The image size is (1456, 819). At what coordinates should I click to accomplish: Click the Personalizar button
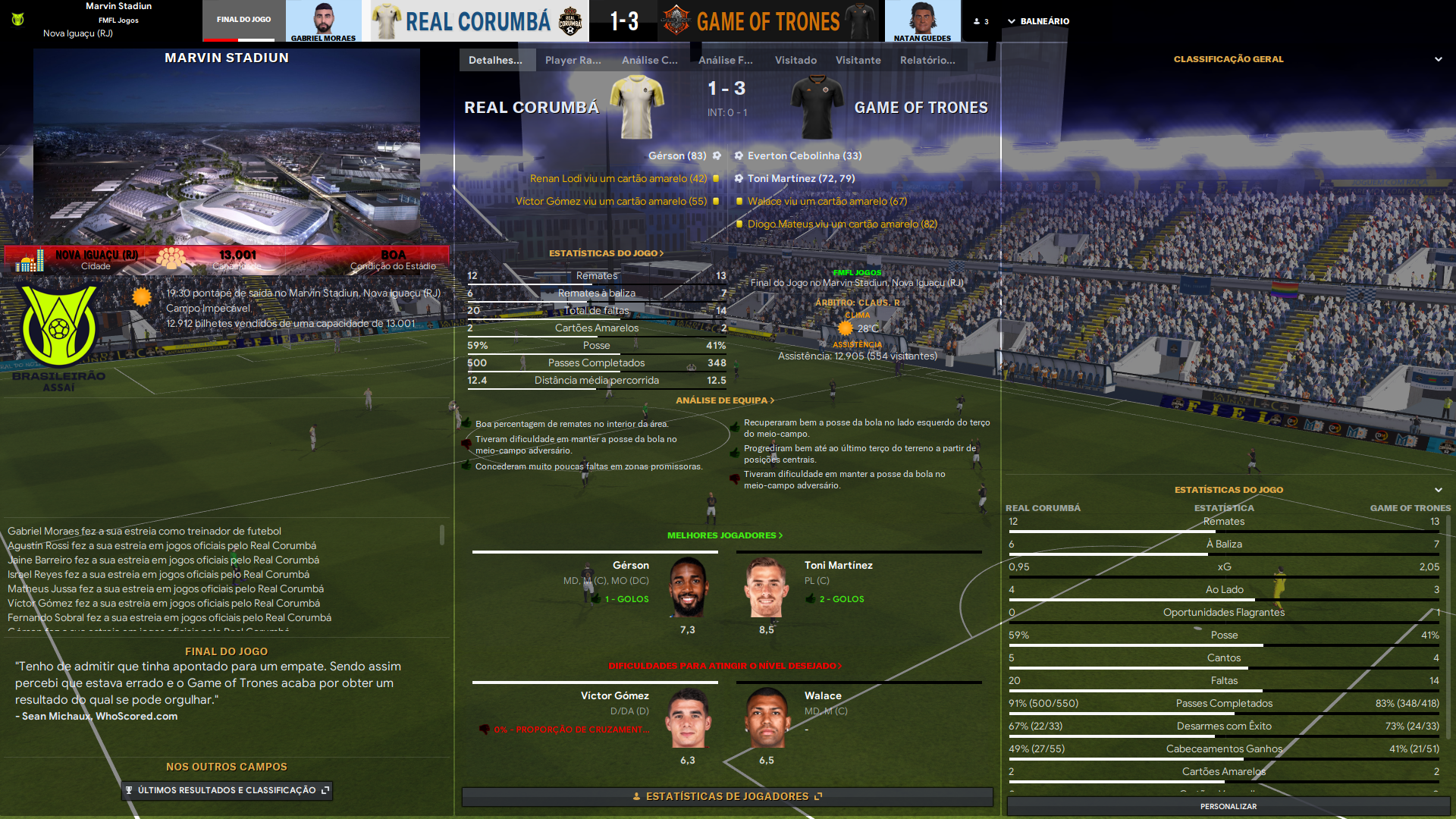(x=1228, y=806)
